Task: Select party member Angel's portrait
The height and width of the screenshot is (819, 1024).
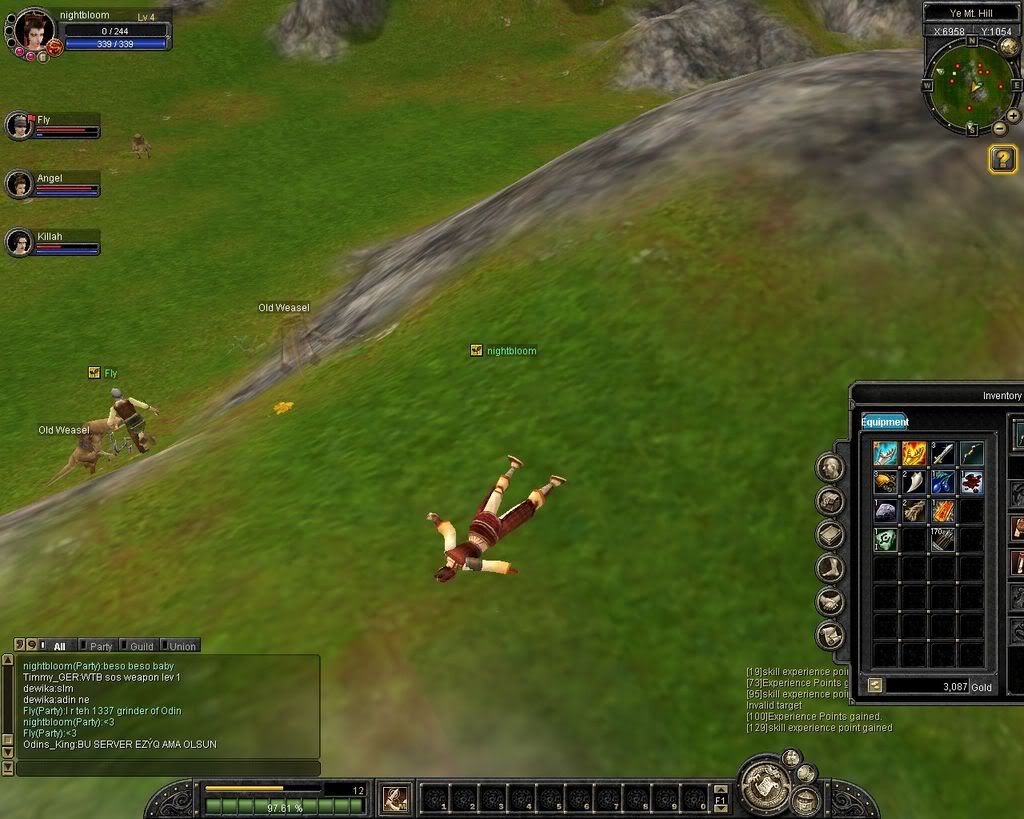Action: (19, 184)
